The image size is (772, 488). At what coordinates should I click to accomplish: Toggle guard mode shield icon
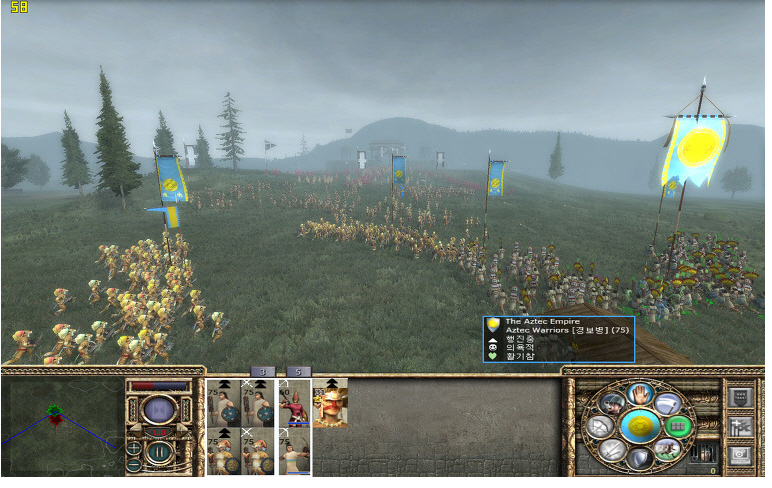639,459
